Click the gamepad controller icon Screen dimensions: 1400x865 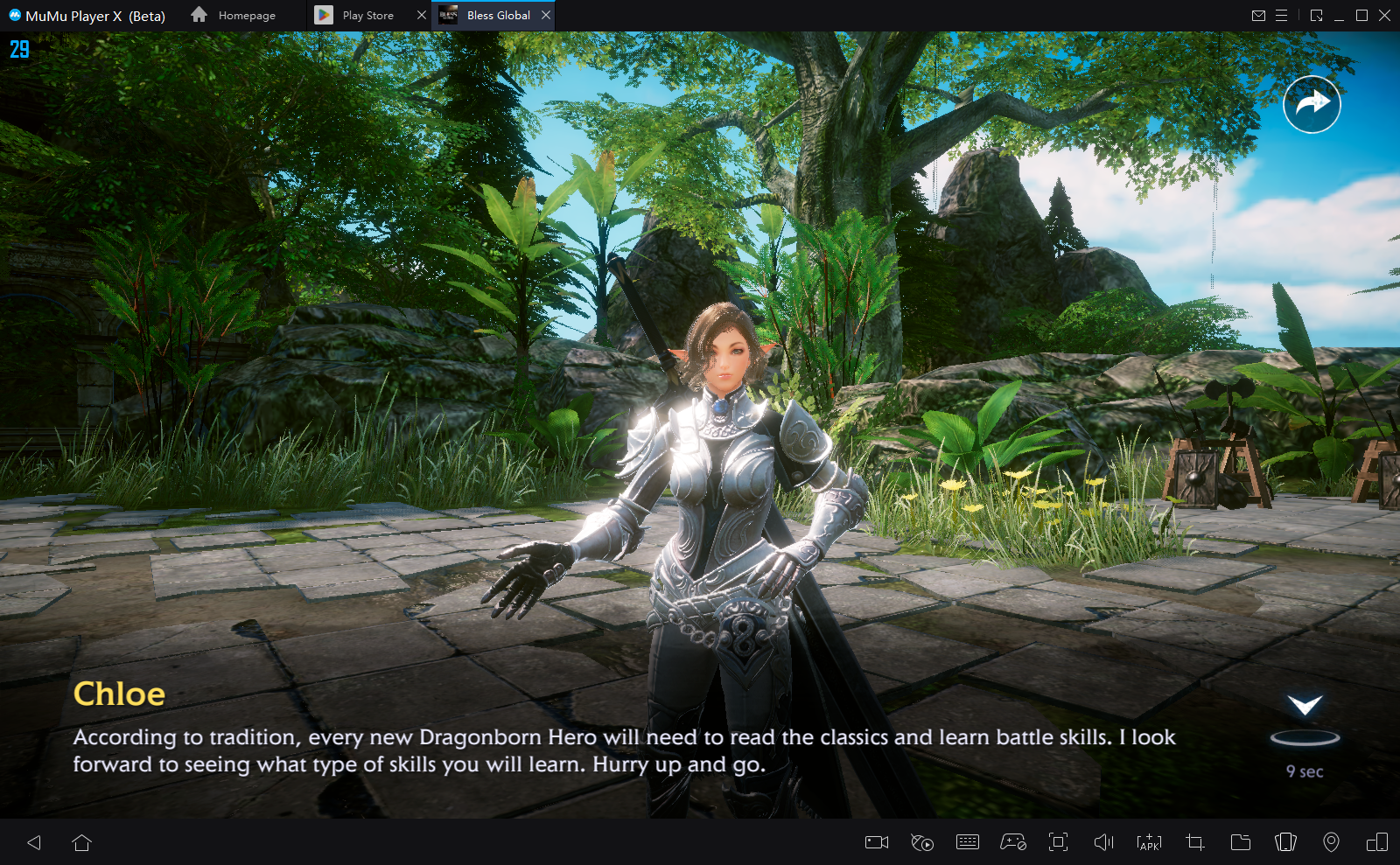click(x=1013, y=842)
